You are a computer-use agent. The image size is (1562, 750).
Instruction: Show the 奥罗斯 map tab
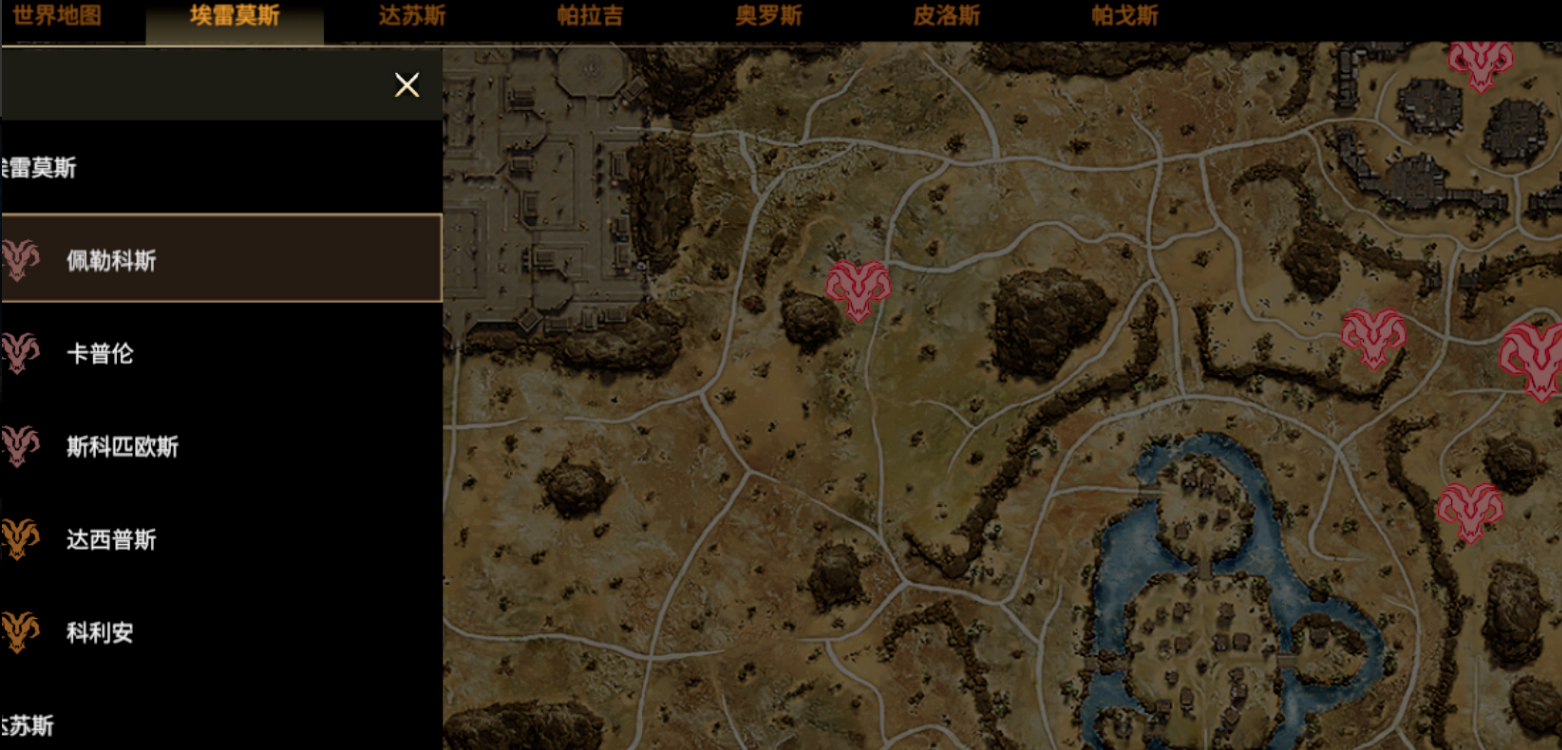coord(768,16)
